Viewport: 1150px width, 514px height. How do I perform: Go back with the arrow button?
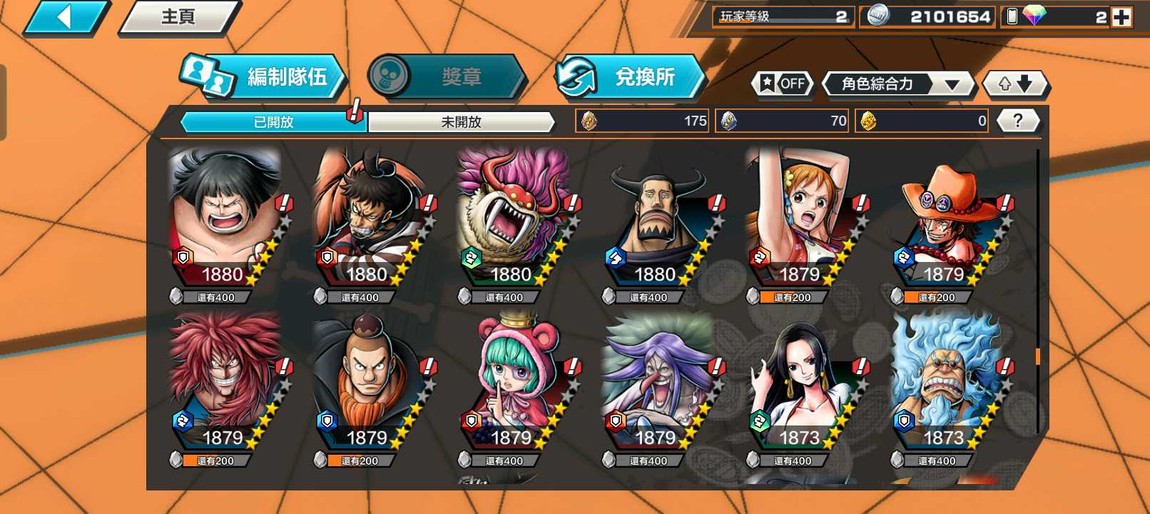[65, 17]
